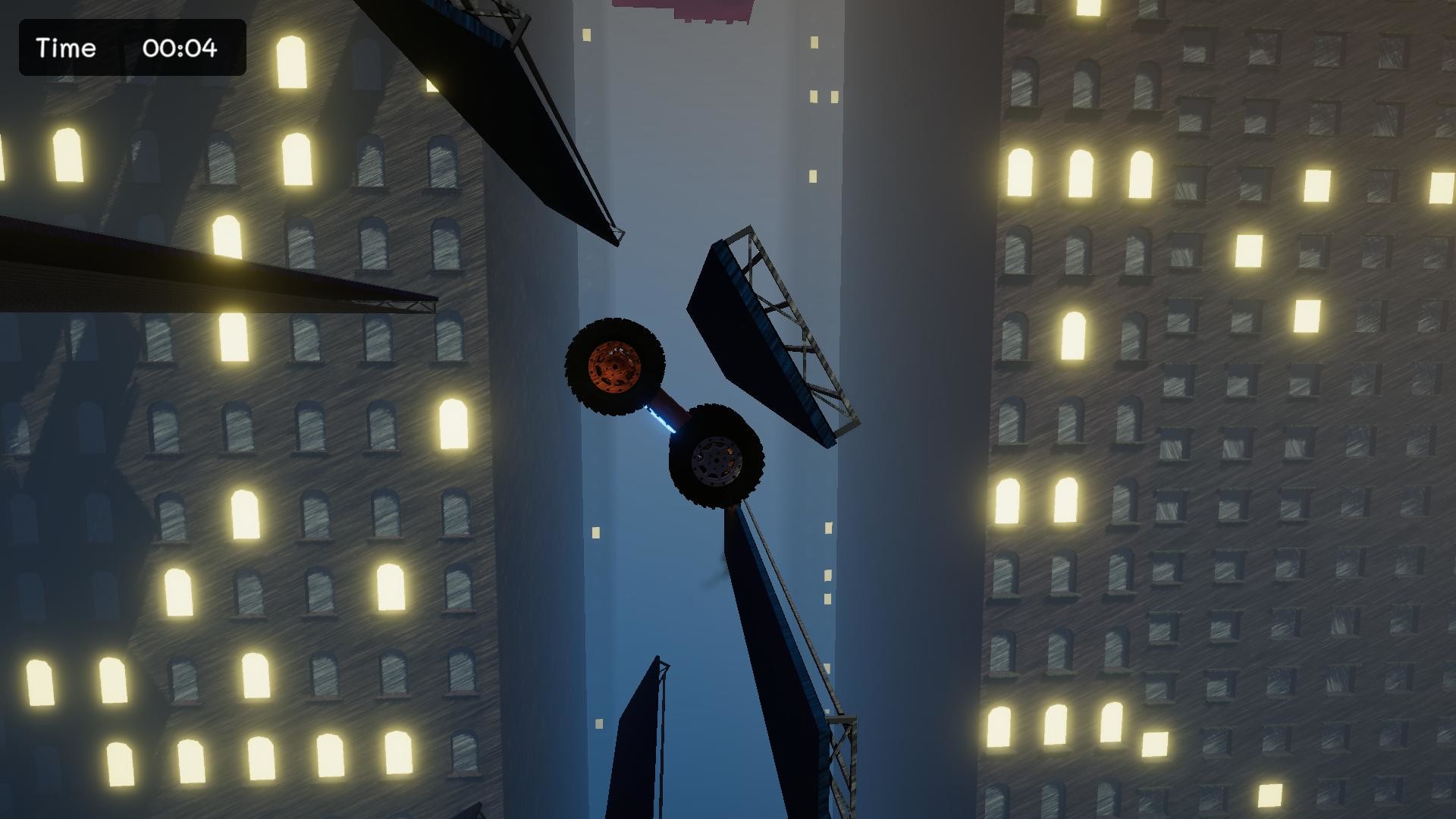This screenshot has height=819, width=1456.
Task: Click the orange wheel hub center
Action: click(616, 366)
